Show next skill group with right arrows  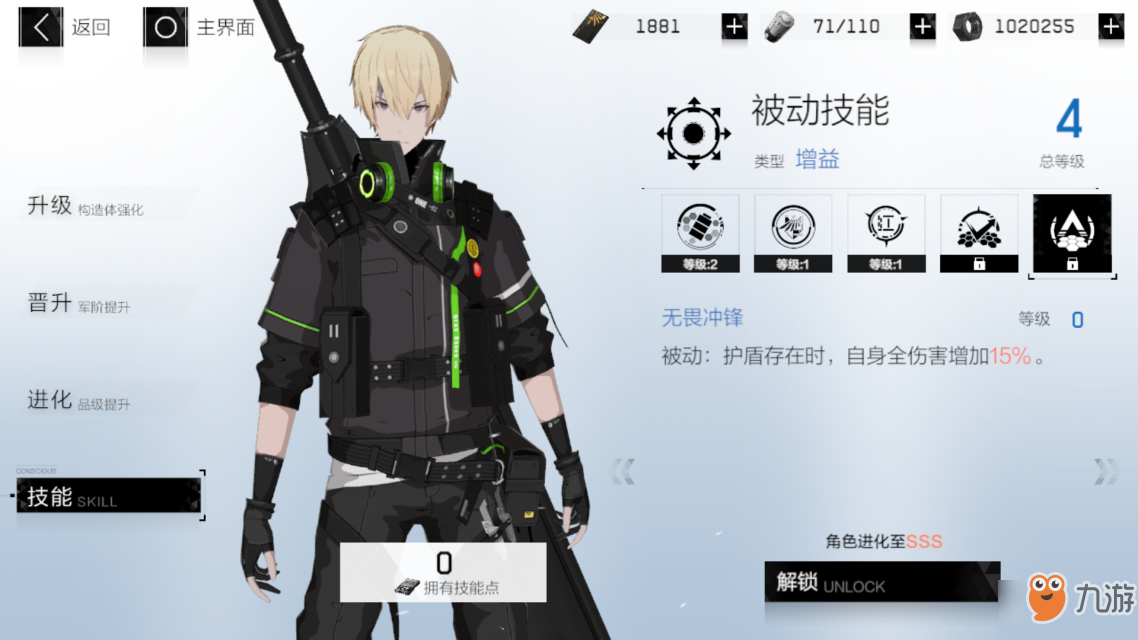pos(1106,471)
